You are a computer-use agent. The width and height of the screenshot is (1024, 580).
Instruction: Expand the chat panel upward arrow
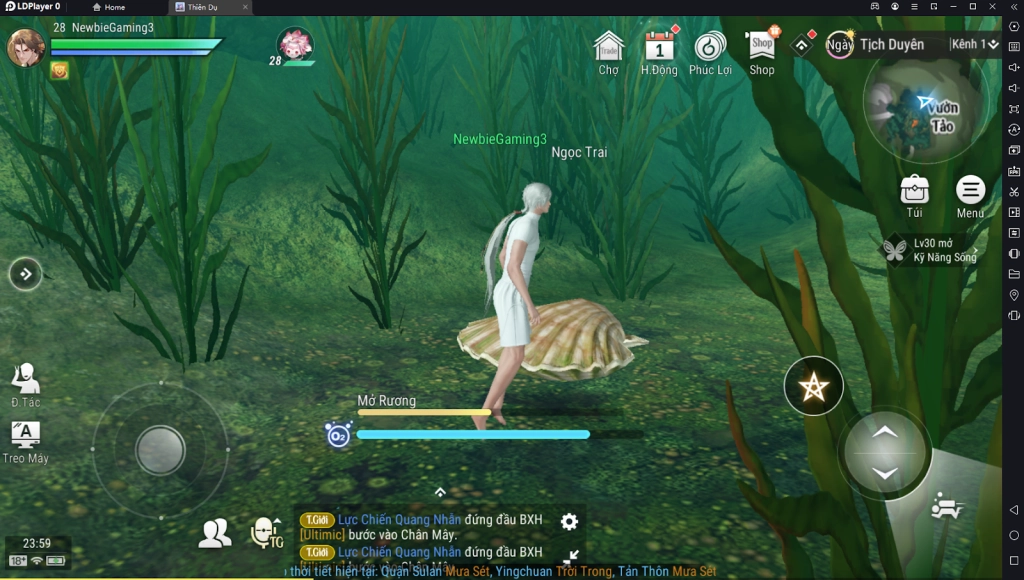[440, 492]
